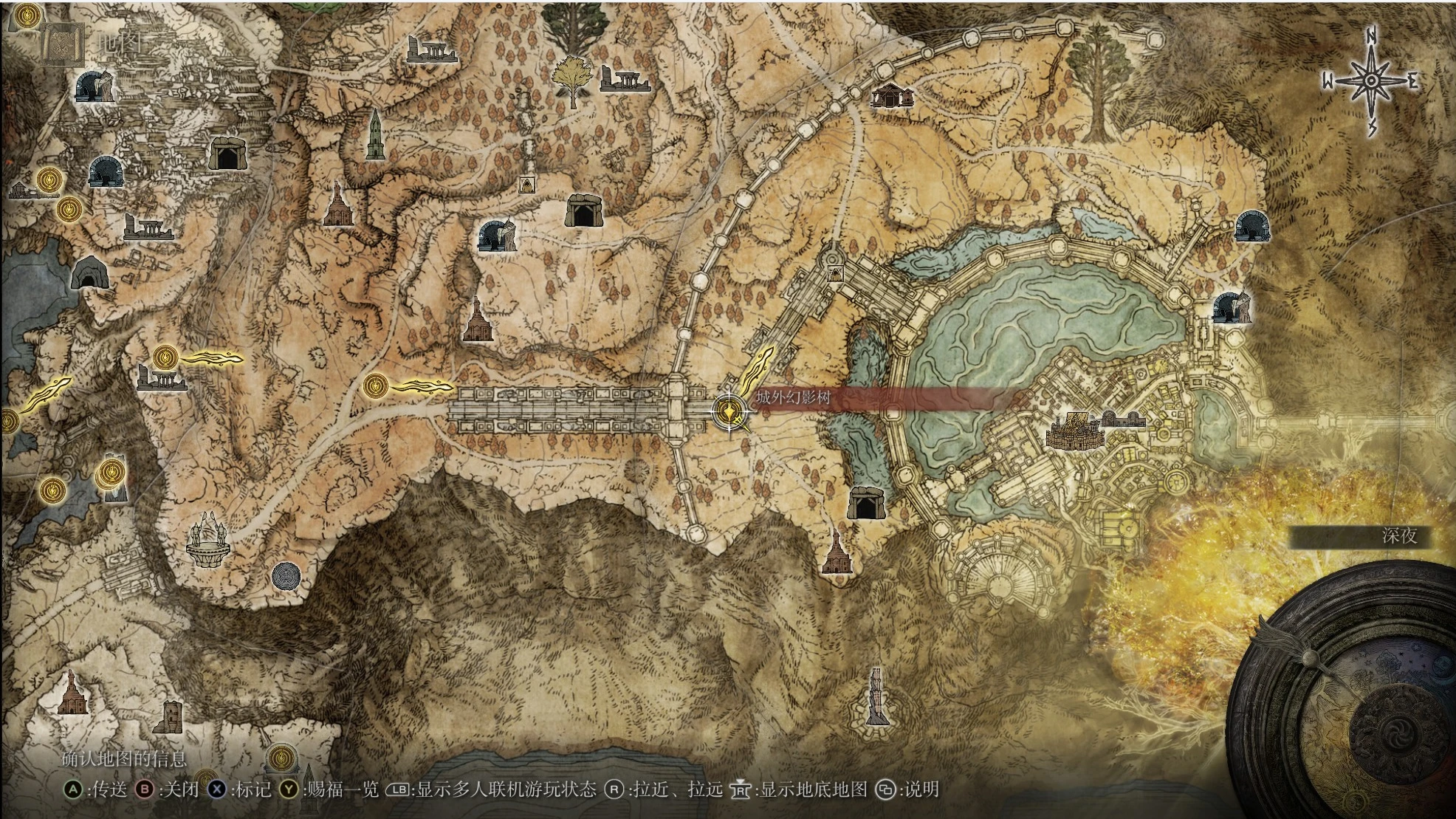The width and height of the screenshot is (1456, 819).
Task: Select the green bell tower marker
Action: (x=375, y=135)
